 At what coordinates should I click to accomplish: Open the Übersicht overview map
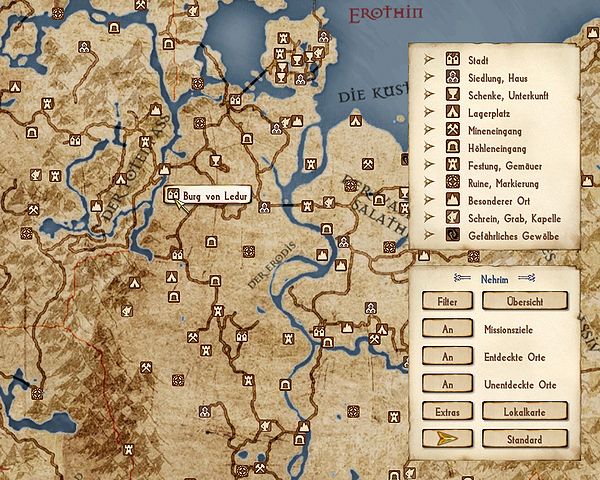524,300
